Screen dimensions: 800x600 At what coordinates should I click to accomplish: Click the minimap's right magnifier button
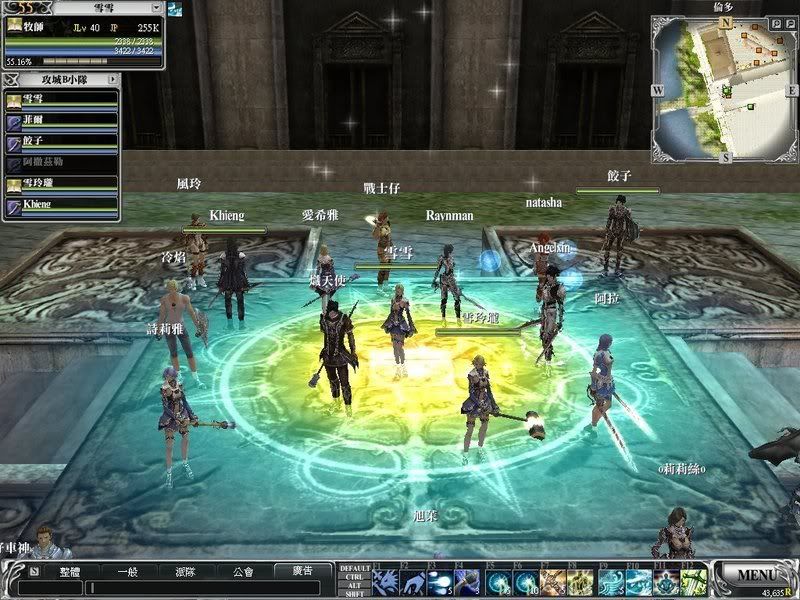[789, 22]
